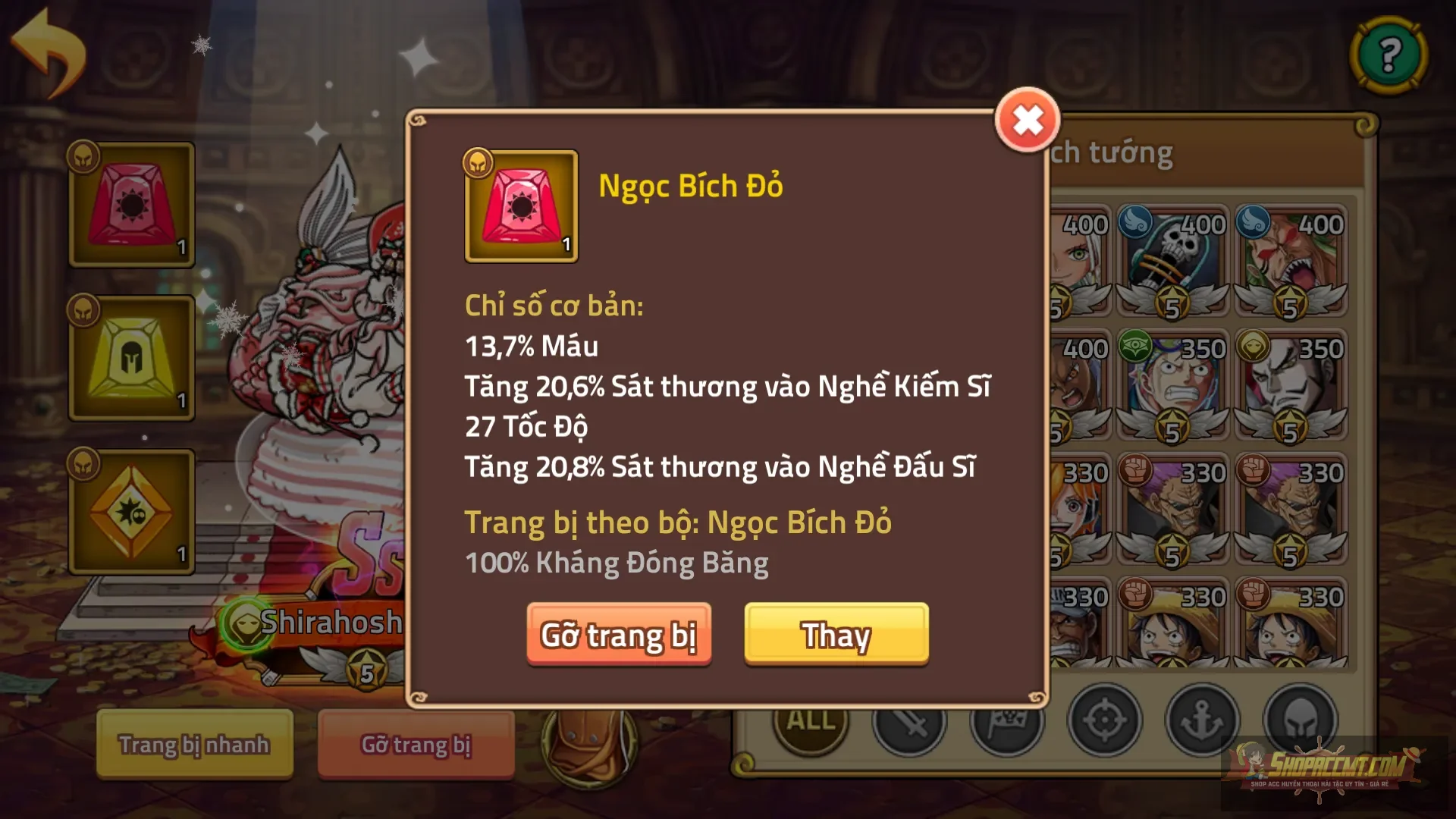Select the yellow helmet gem slot
The width and height of the screenshot is (1456, 819).
131,356
